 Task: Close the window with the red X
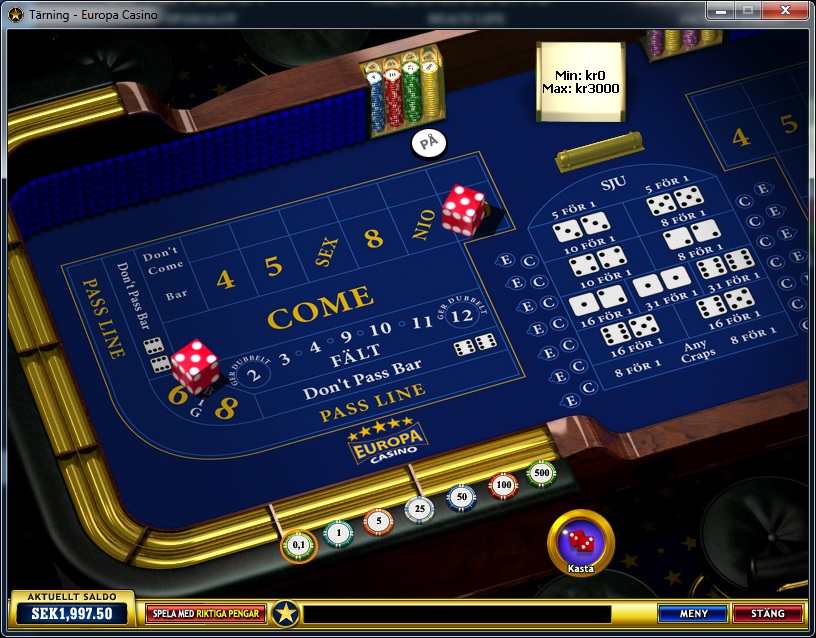(x=783, y=11)
